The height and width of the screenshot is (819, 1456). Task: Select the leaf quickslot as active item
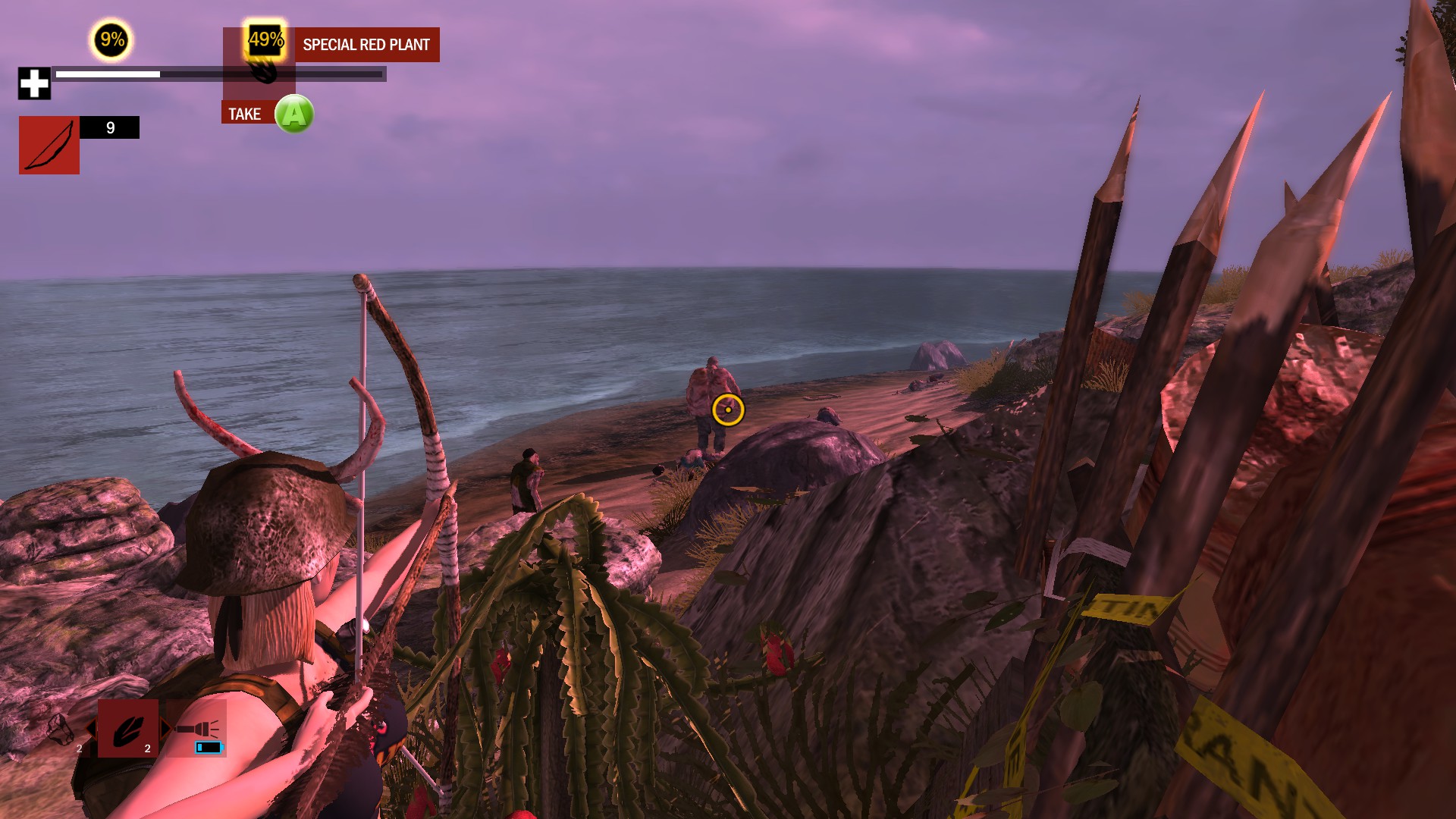[128, 729]
